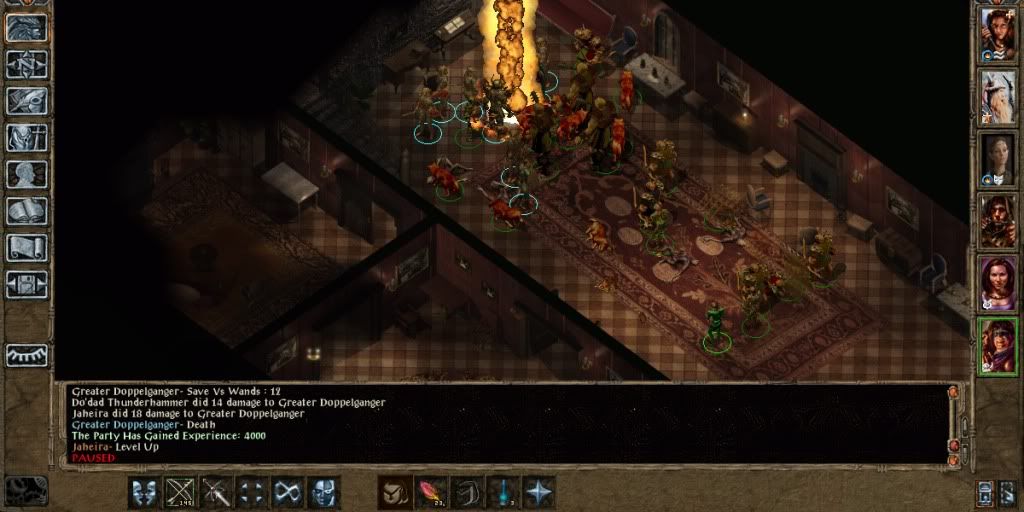
Task: Open the area map screen
Action: 27,64
